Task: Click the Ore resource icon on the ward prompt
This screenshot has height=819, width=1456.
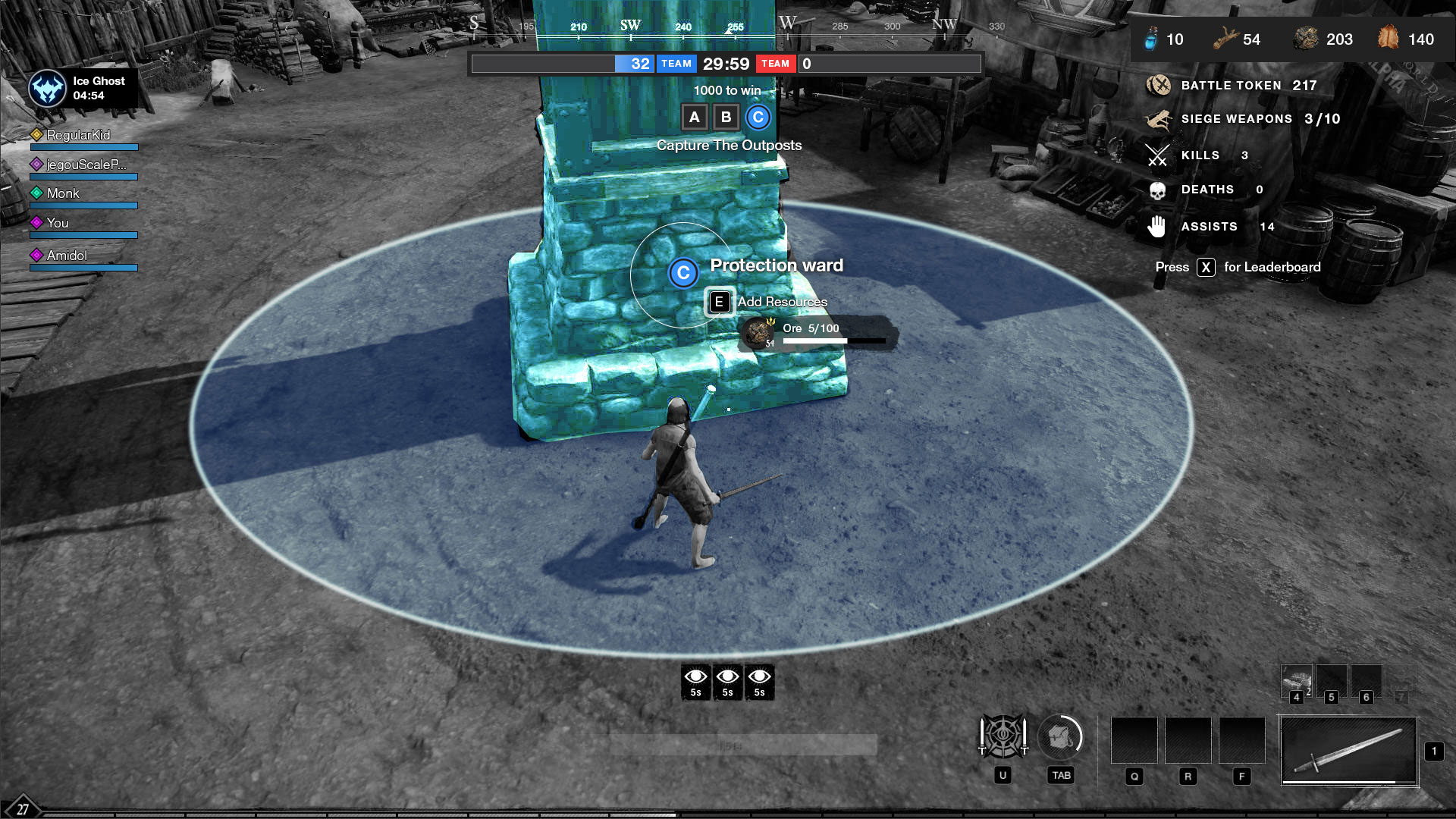Action: click(x=757, y=332)
